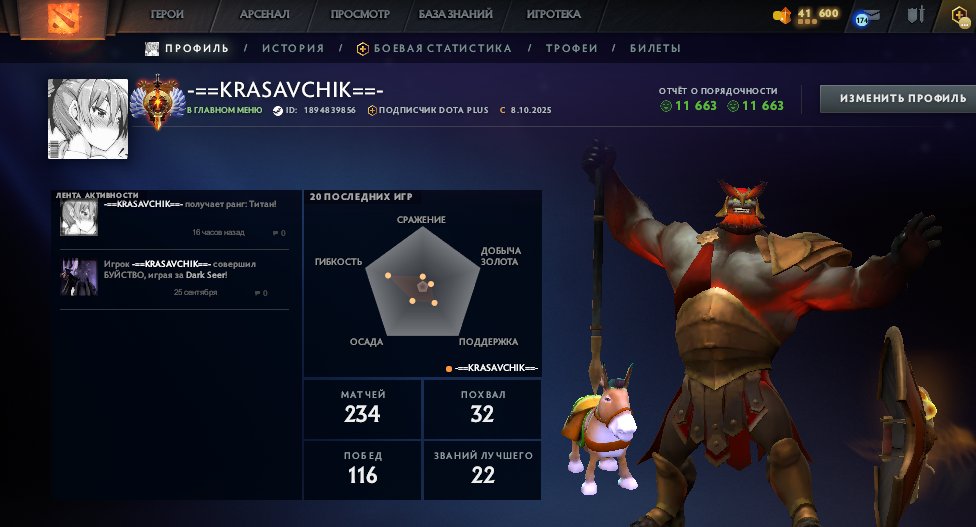The image size is (976, 527).
Task: Open the Герои (Heroes) menu
Action: point(167,15)
